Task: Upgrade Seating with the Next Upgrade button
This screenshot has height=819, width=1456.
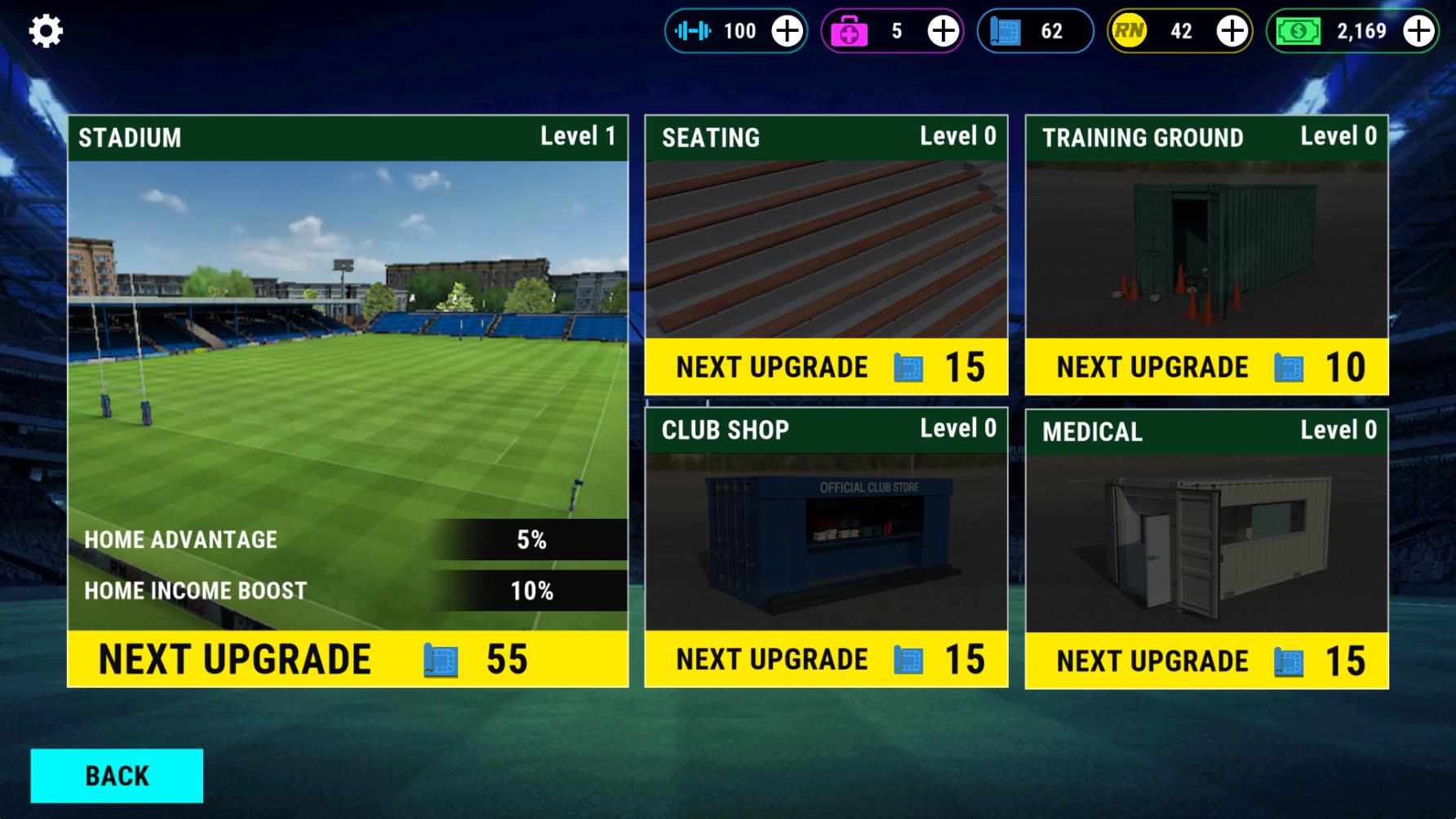Action: coord(826,367)
